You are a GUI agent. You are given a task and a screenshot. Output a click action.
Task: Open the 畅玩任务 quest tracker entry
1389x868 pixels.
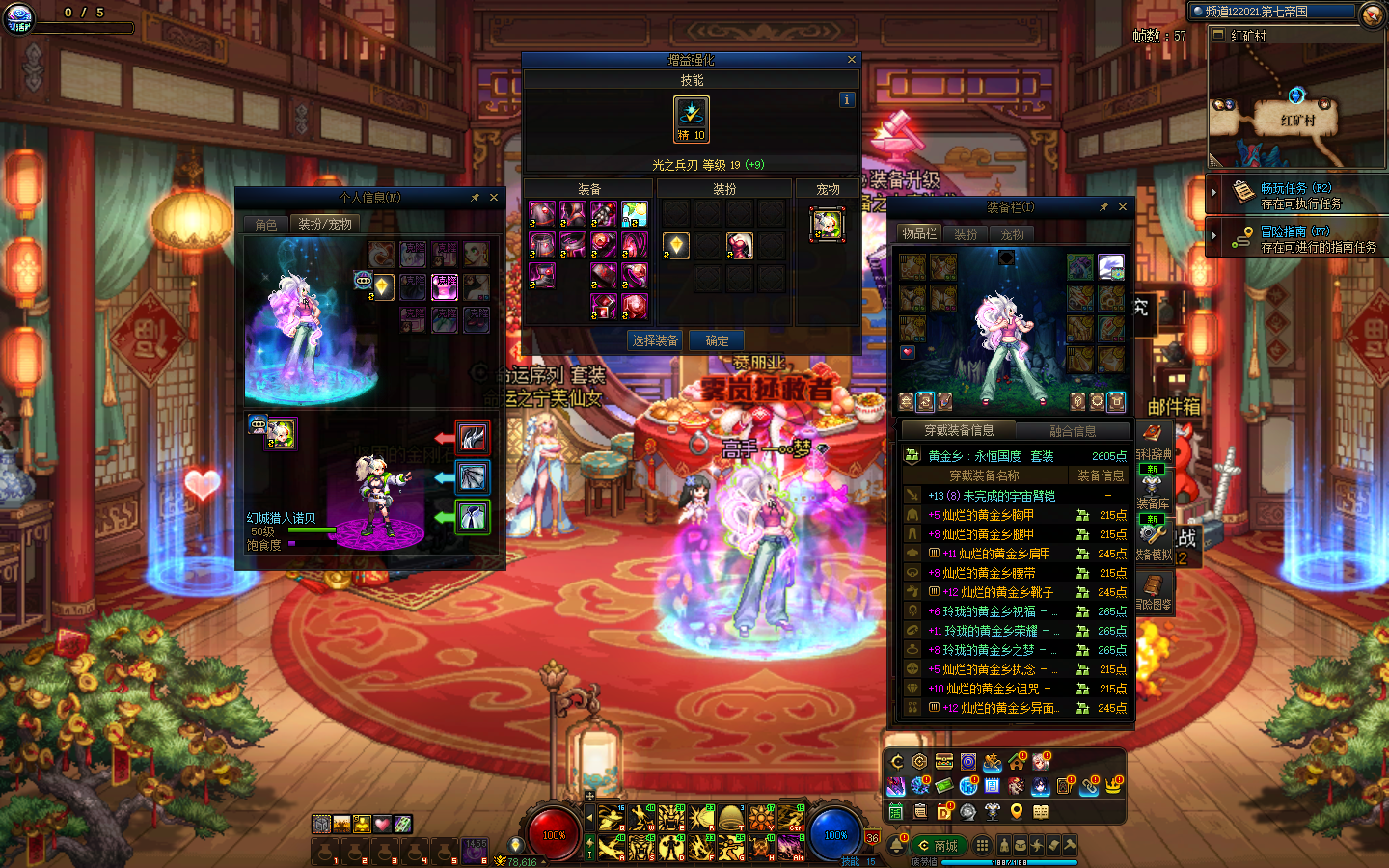pyautogui.click(x=1297, y=195)
